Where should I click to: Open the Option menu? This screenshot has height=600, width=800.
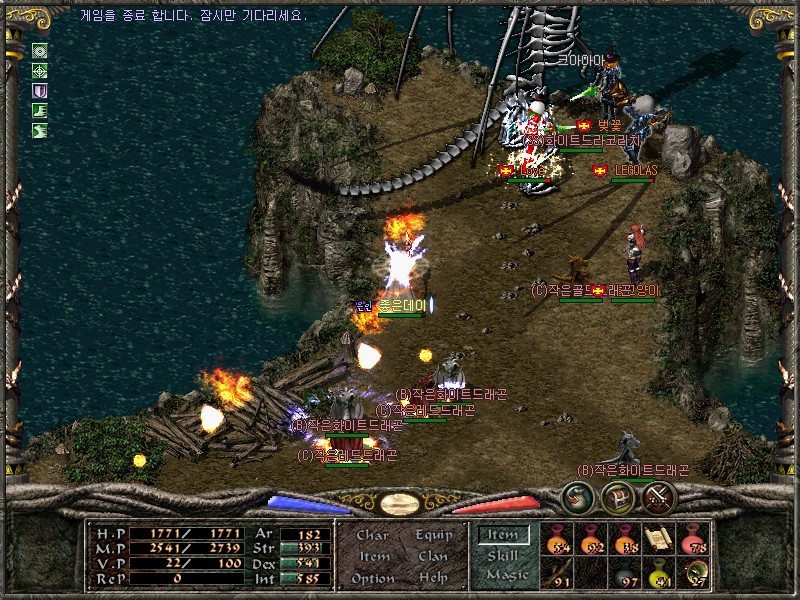click(x=372, y=578)
